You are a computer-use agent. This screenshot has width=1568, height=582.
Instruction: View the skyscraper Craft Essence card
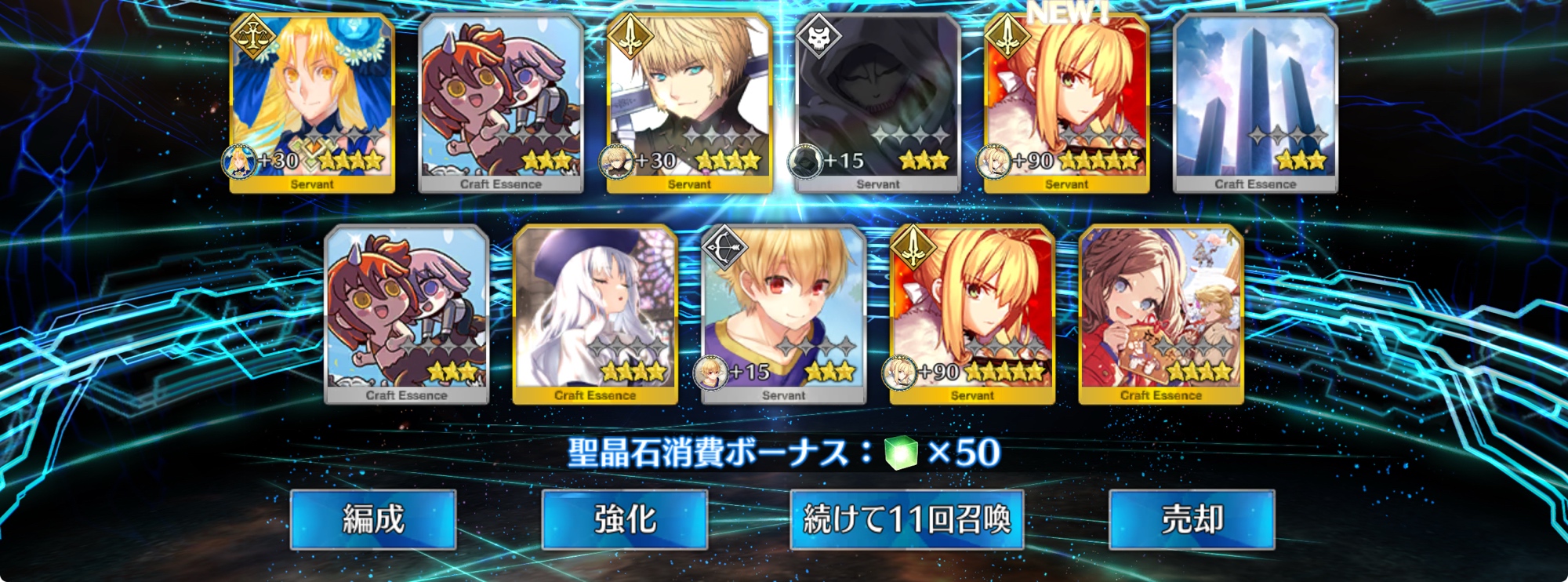1255,104
